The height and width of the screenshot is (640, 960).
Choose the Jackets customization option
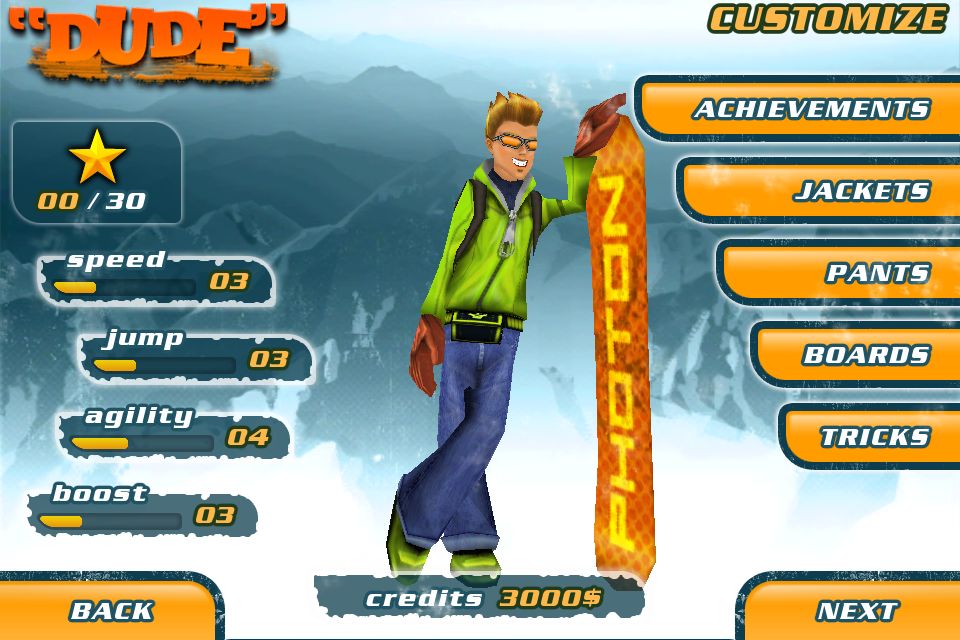click(860, 191)
